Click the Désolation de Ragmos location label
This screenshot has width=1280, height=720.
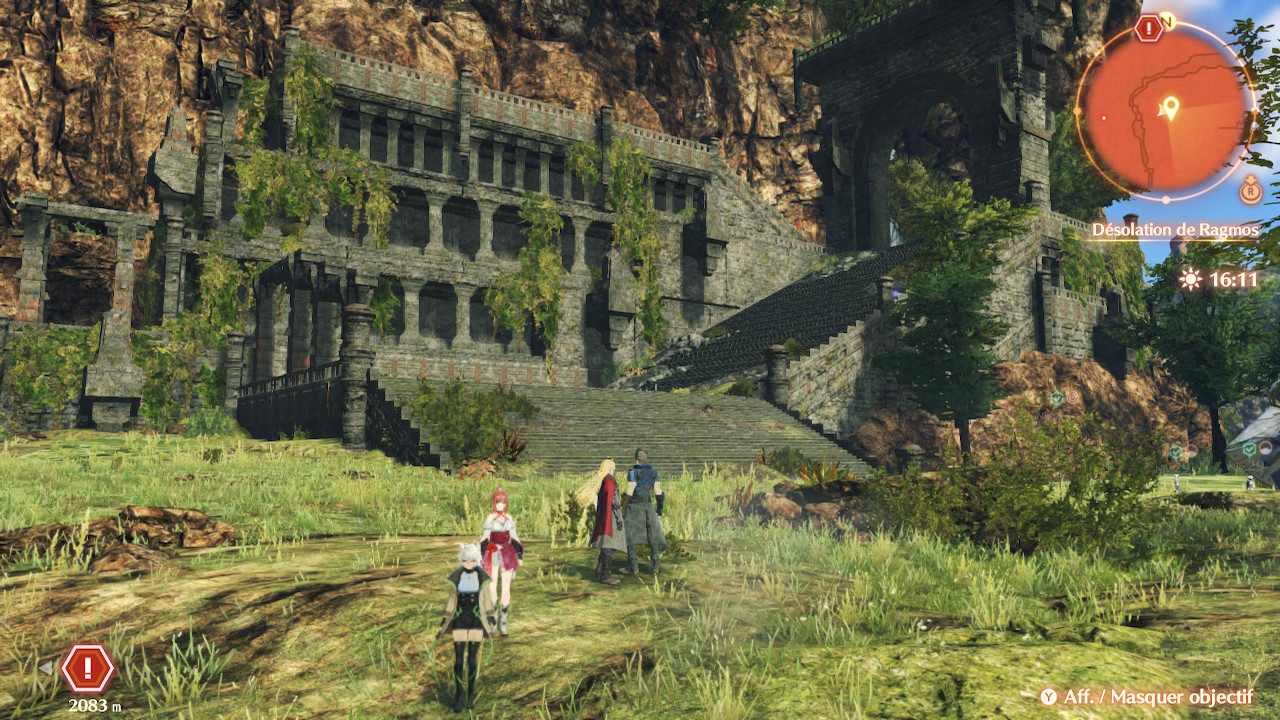pyautogui.click(x=1174, y=230)
